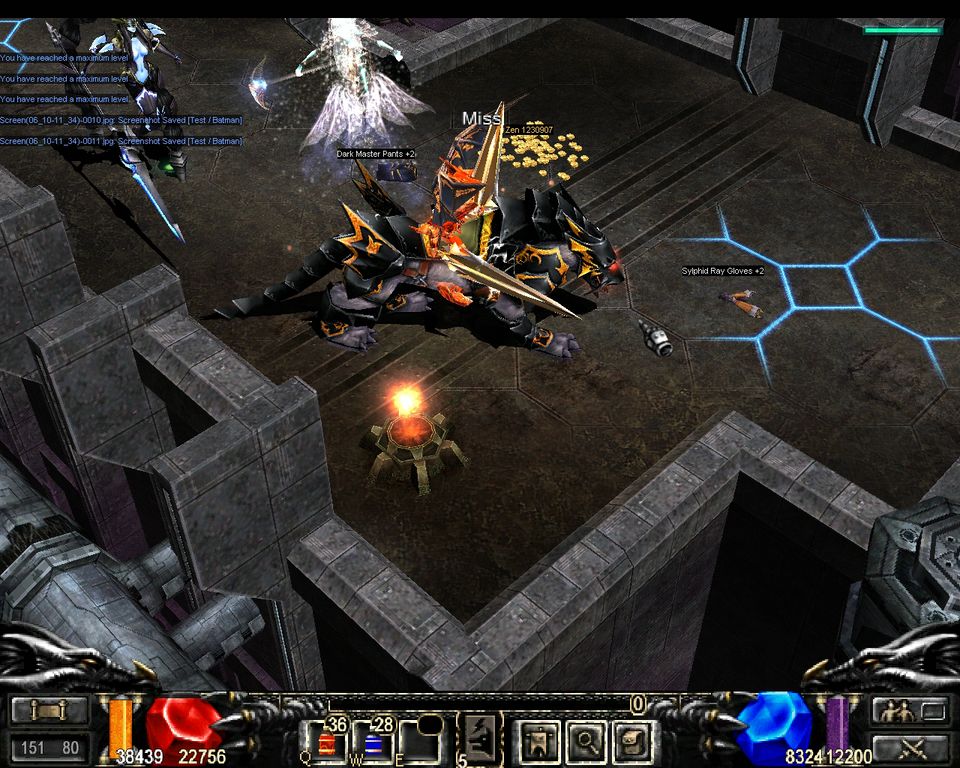
Task: Click the crossed swords button
Action: 909,747
